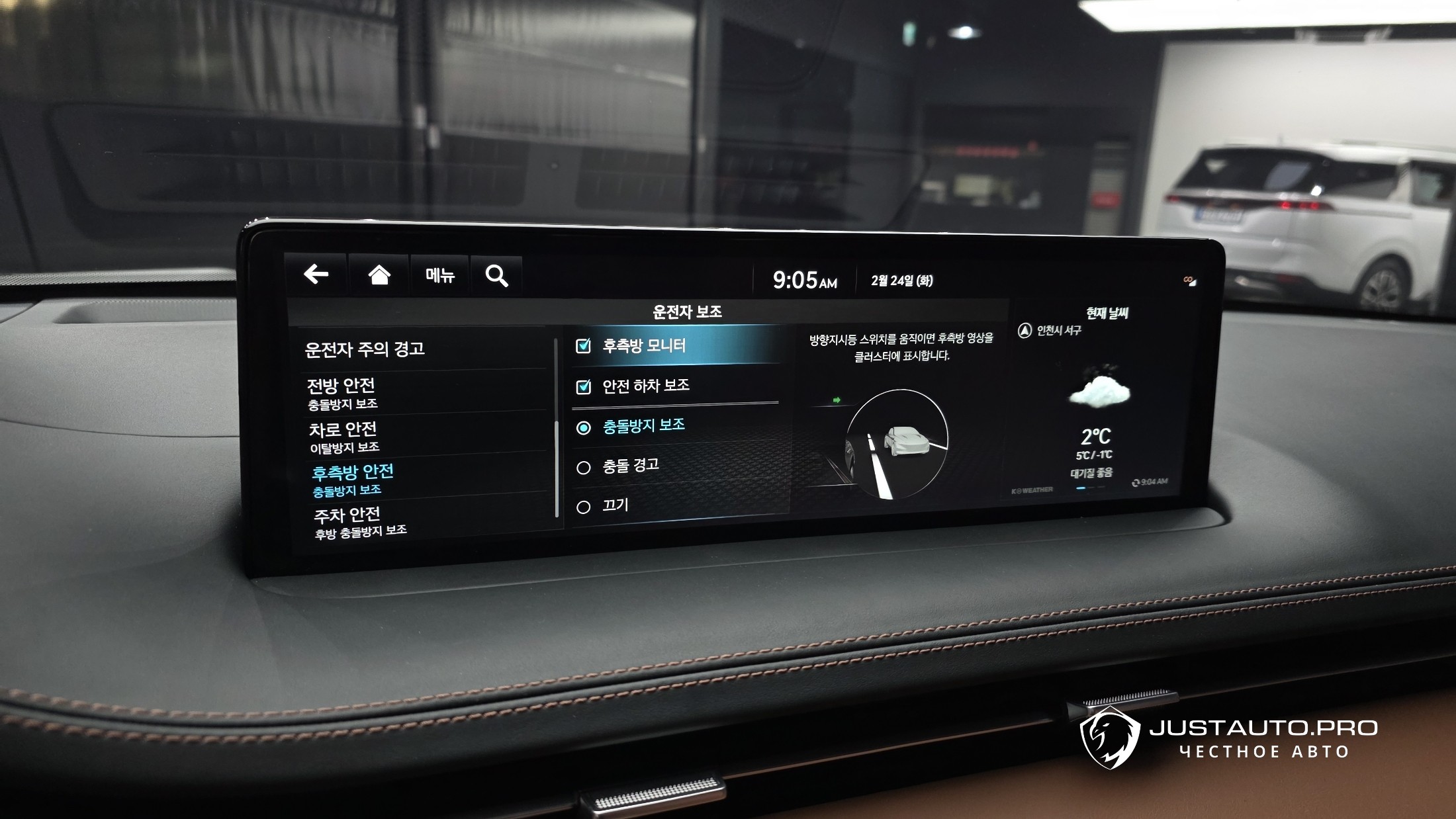Open 주차 안전 settings entry
The image size is (1456, 819).
tap(348, 521)
